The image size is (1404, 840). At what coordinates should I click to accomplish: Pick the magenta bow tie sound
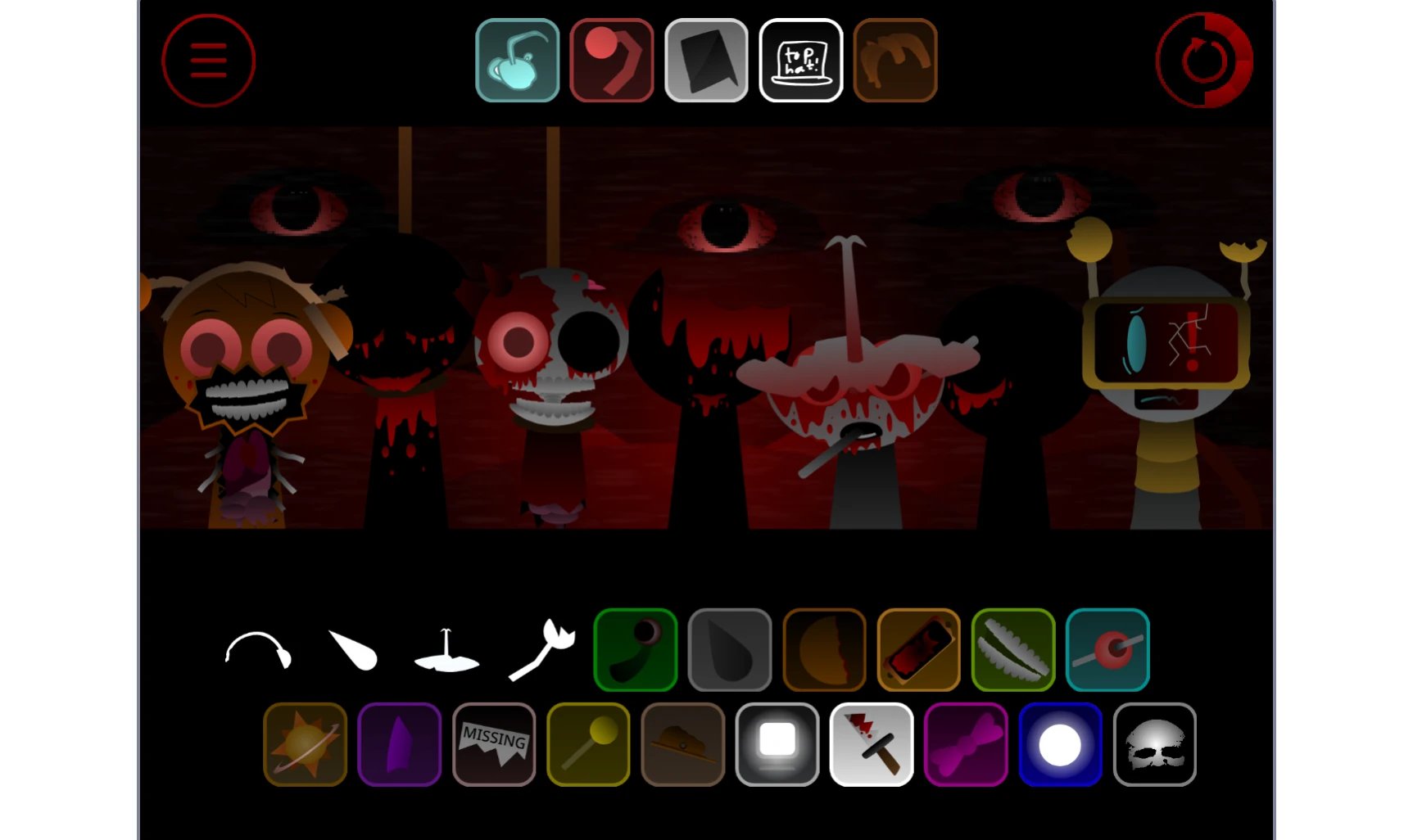(966, 744)
